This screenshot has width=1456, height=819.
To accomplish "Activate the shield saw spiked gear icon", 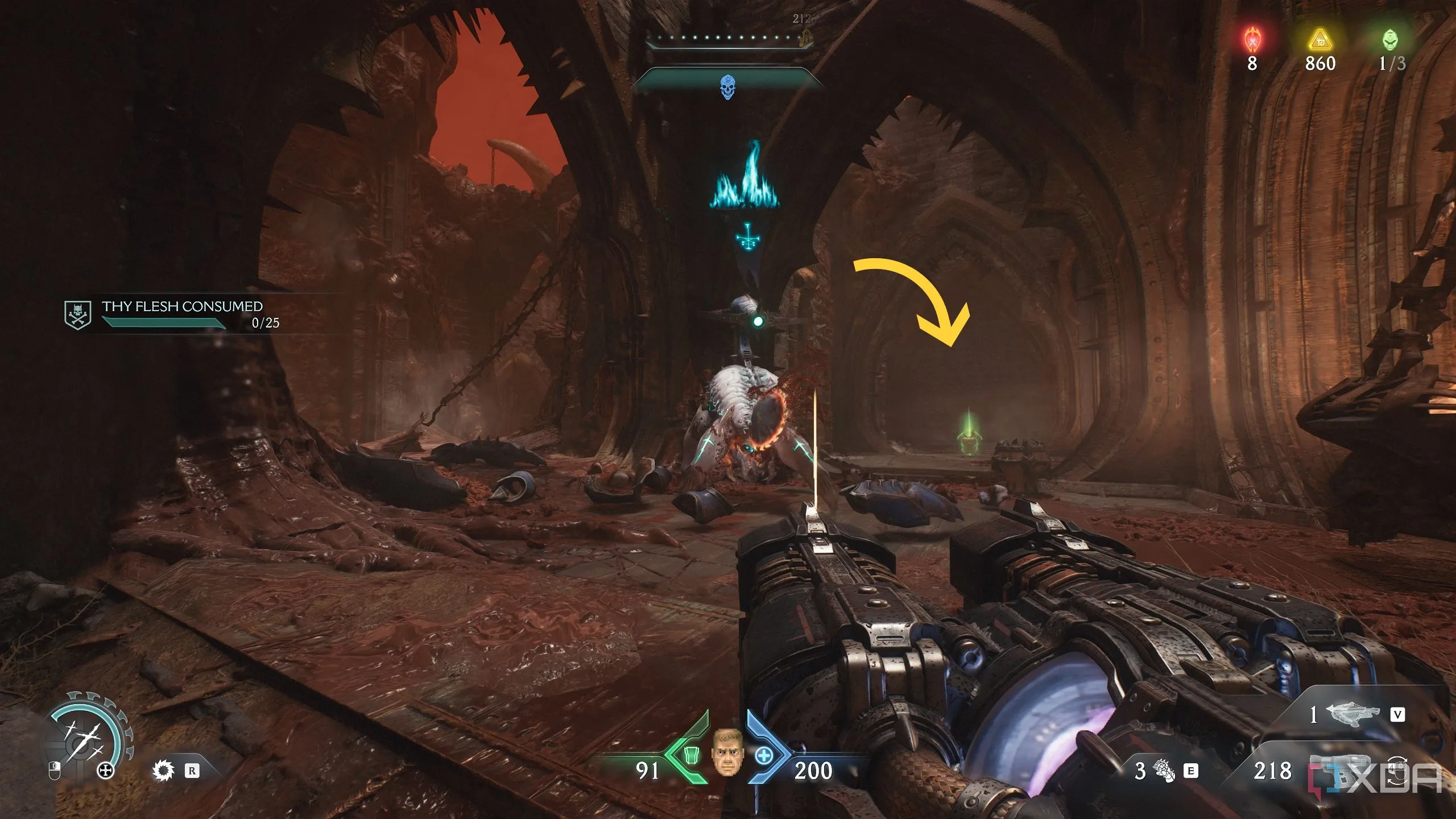I will pyautogui.click(x=163, y=771).
